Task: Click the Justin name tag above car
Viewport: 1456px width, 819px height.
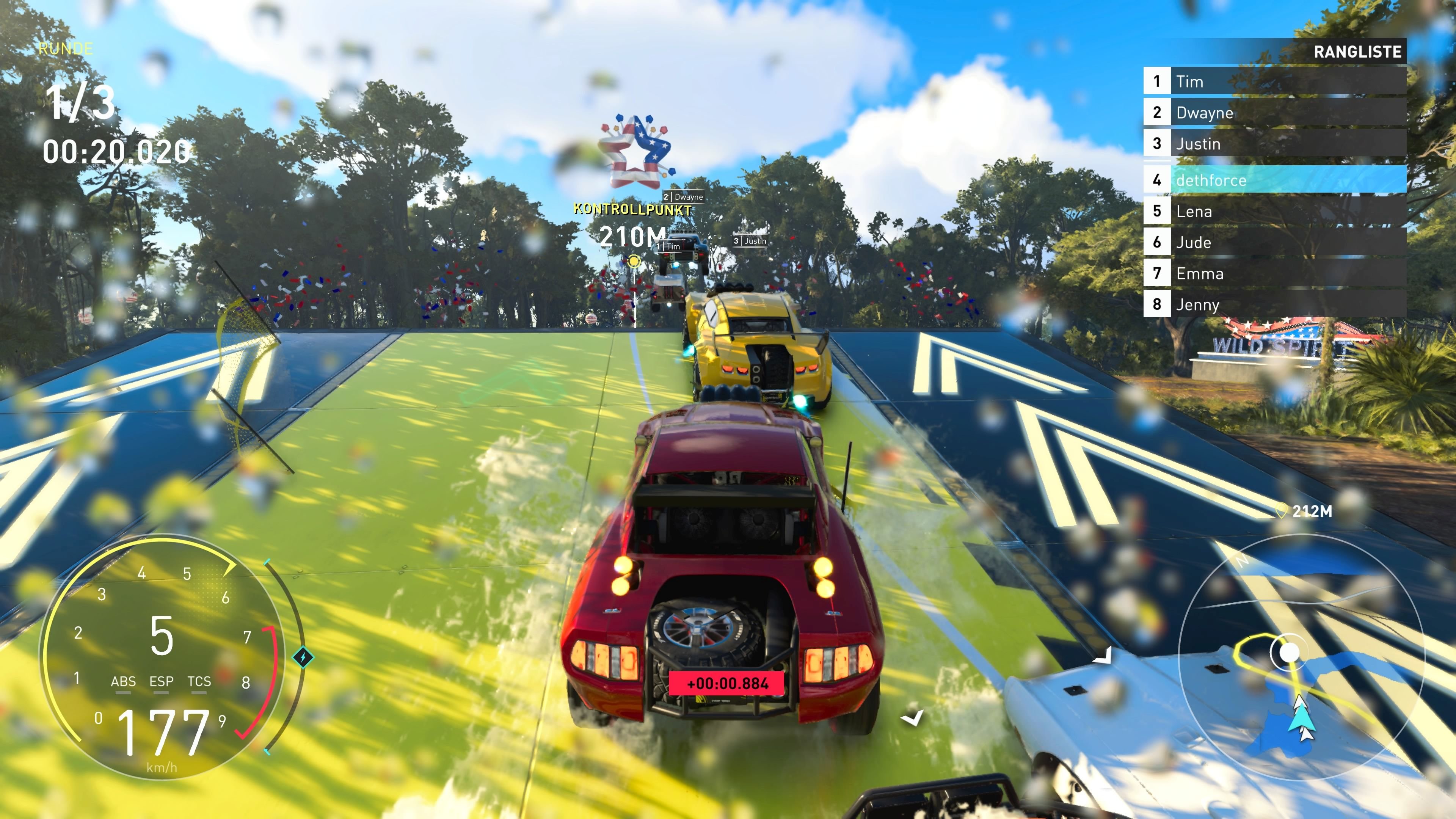Action: [750, 241]
